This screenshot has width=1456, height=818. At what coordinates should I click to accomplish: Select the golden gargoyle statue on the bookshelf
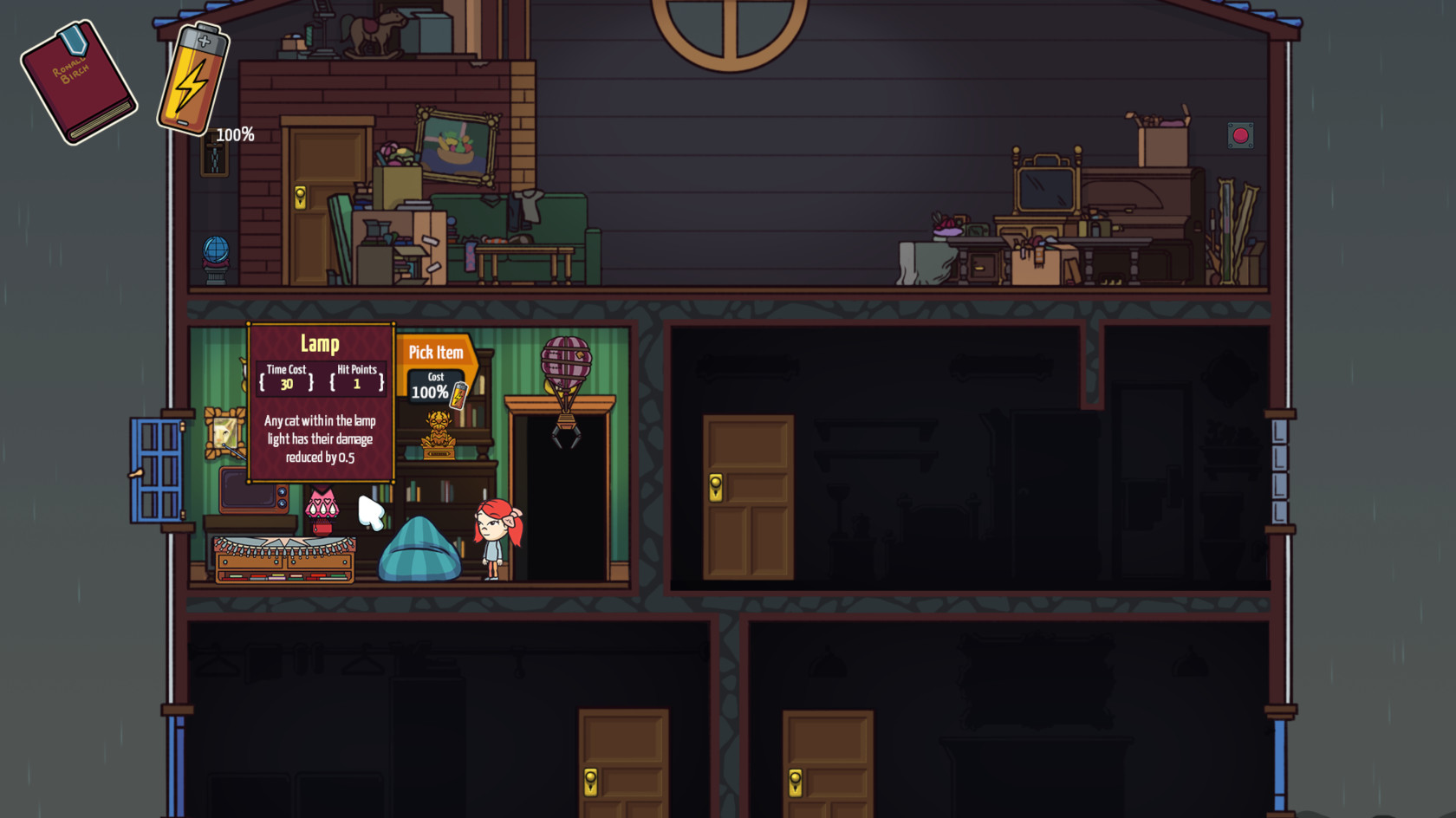(440, 433)
